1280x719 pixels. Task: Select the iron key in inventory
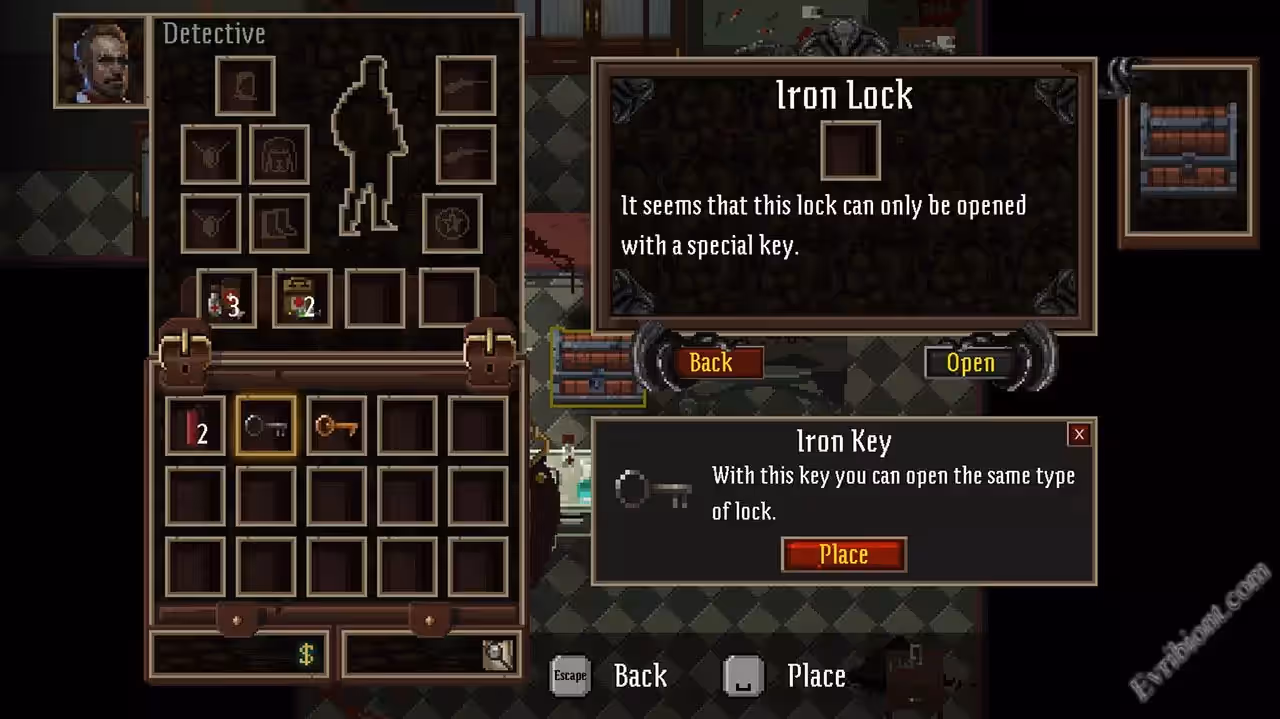tap(266, 426)
